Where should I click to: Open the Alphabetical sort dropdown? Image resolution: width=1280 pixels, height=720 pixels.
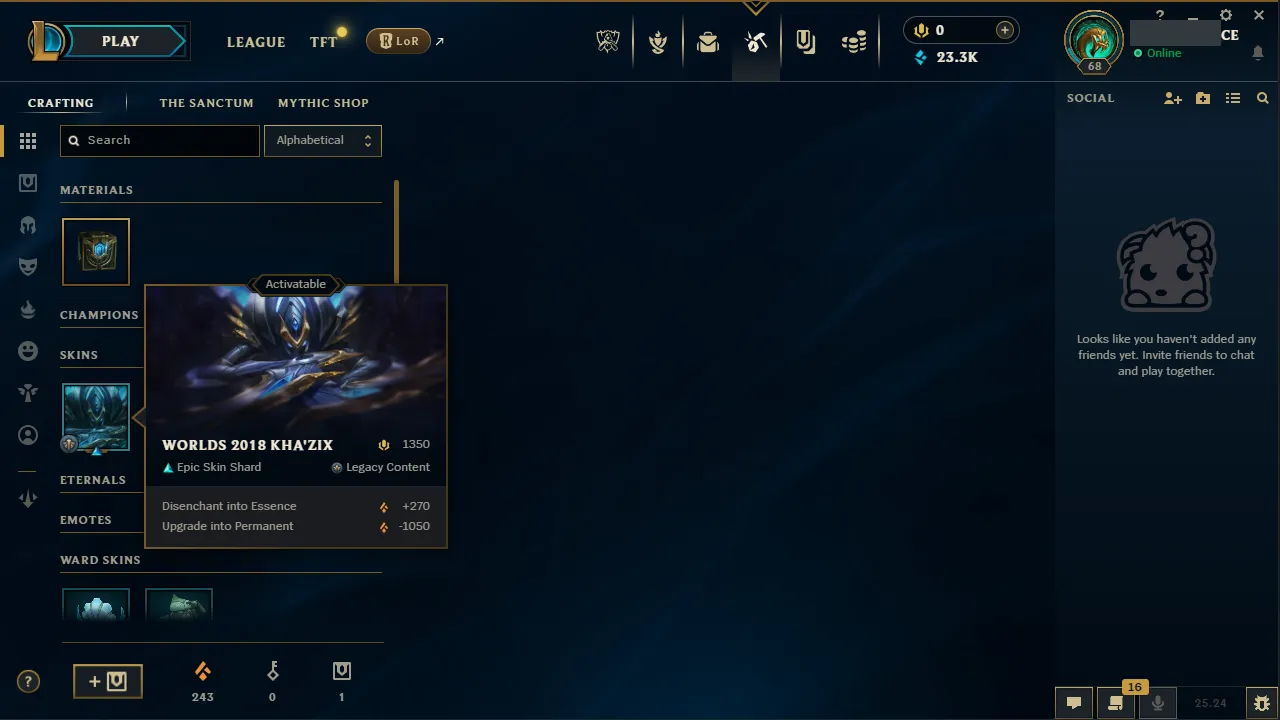[322, 140]
